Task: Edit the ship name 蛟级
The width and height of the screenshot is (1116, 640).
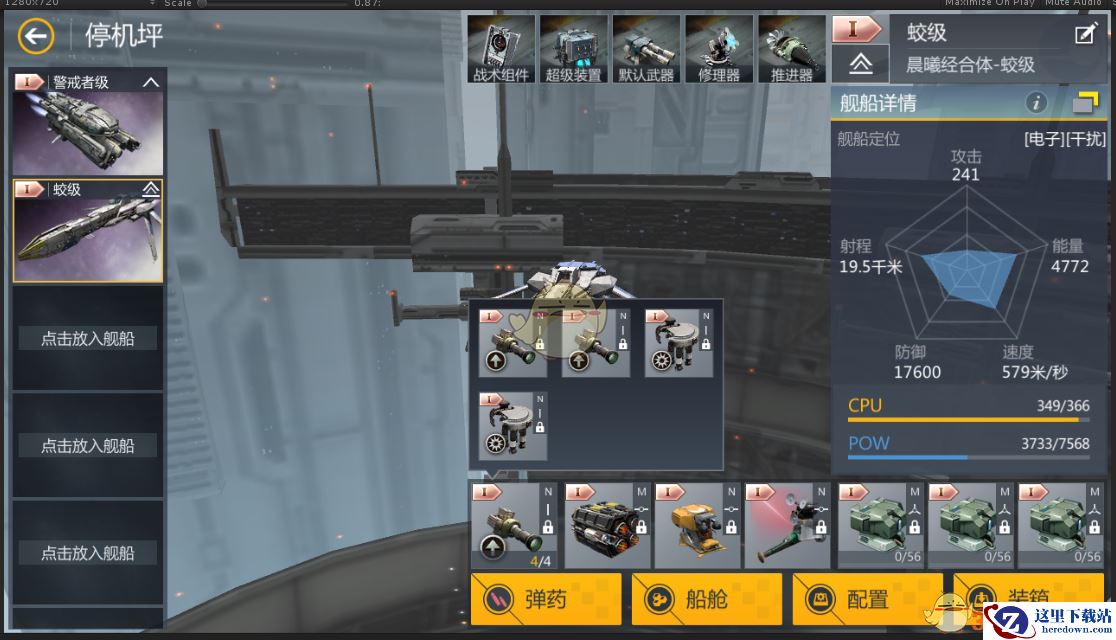Action: 1085,34
